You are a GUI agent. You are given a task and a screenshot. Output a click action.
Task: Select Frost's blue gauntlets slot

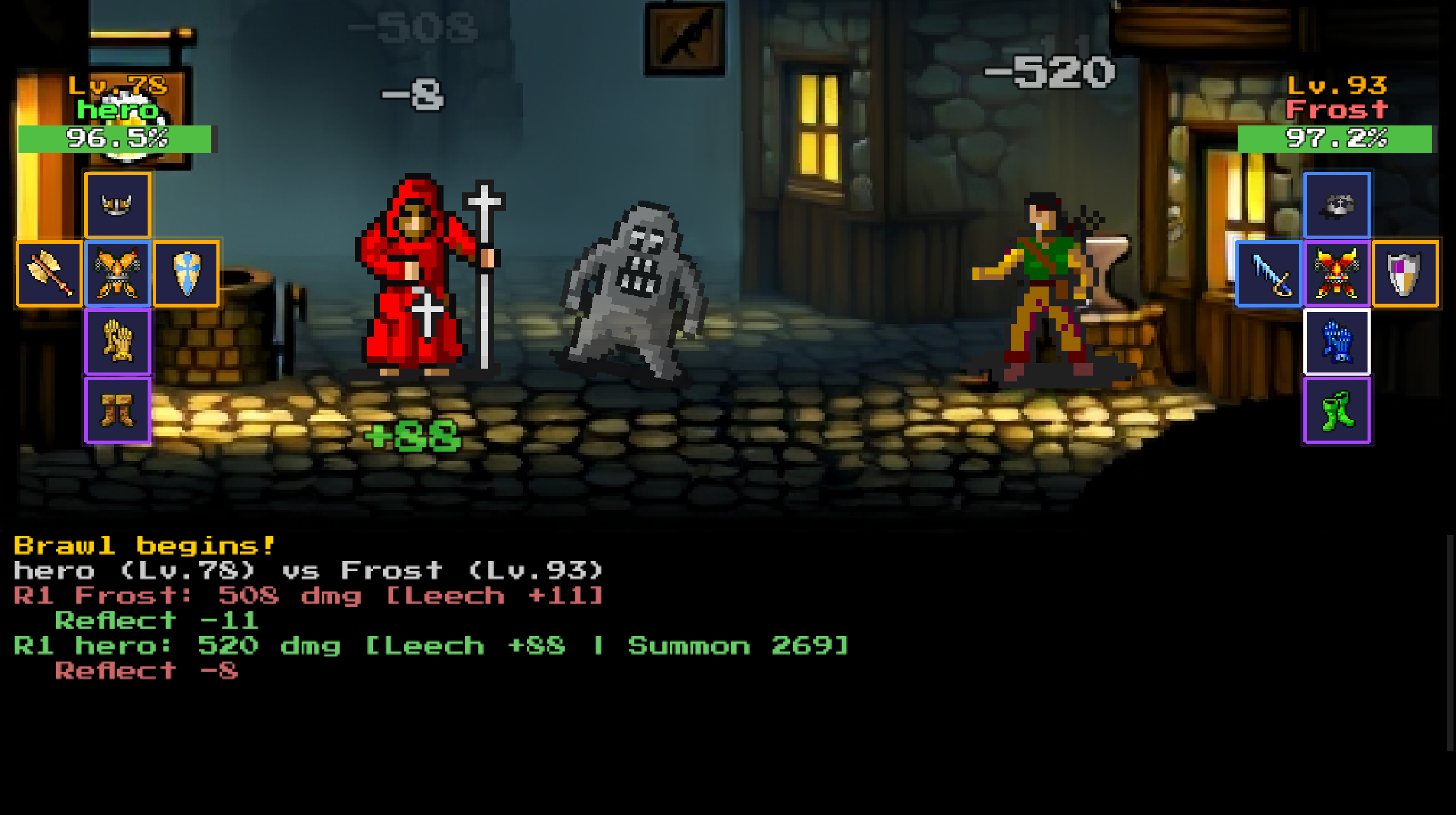click(x=1336, y=342)
